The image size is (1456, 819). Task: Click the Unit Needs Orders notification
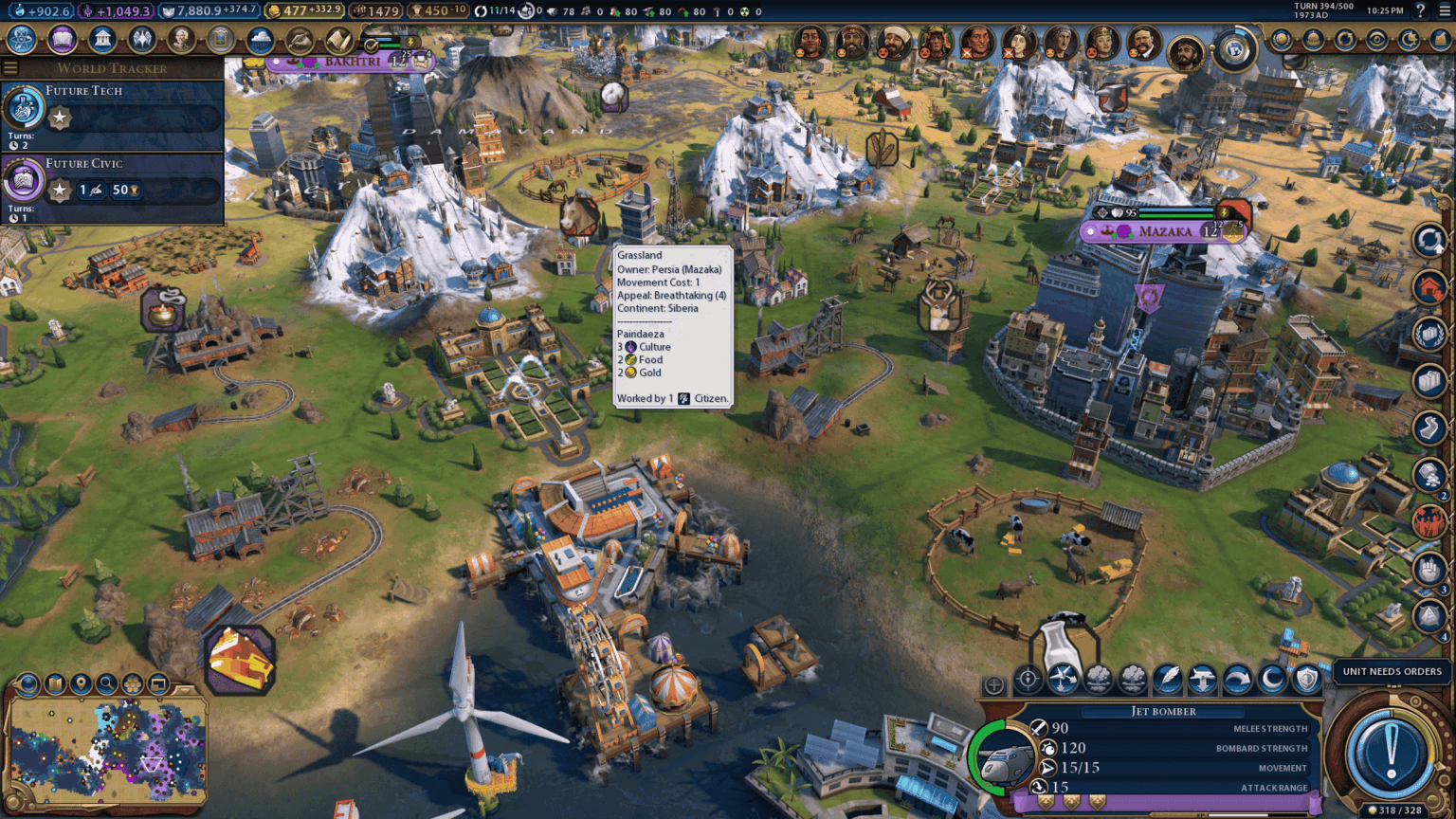[x=1391, y=670]
